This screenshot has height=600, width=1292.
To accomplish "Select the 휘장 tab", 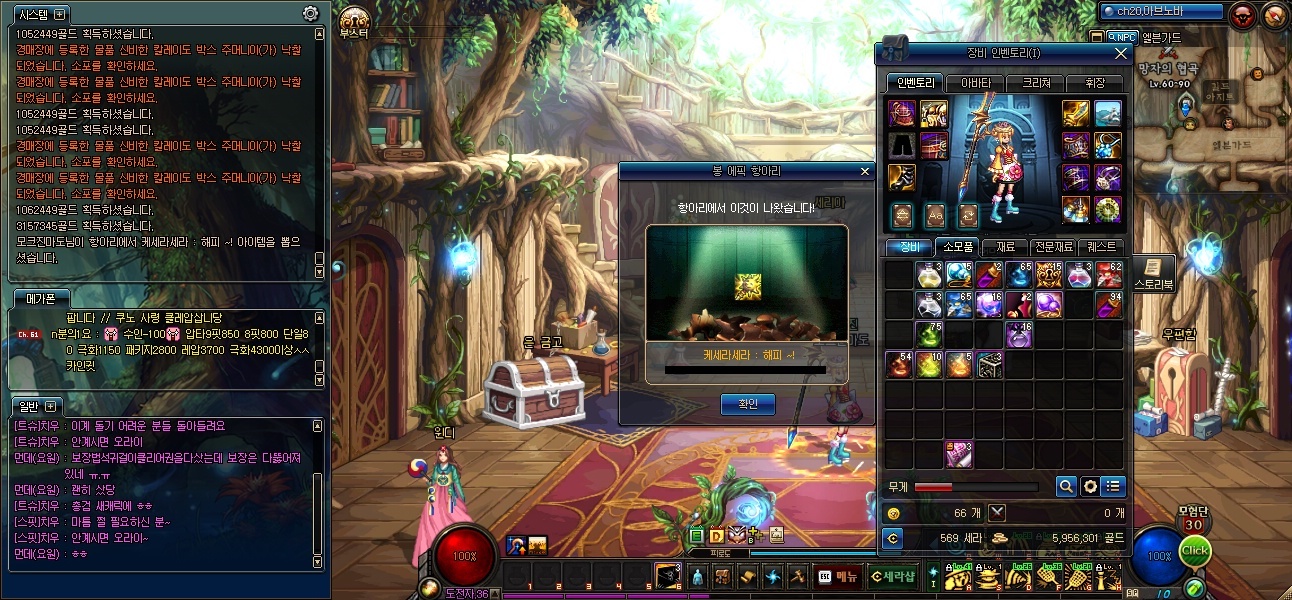I will point(1094,83).
